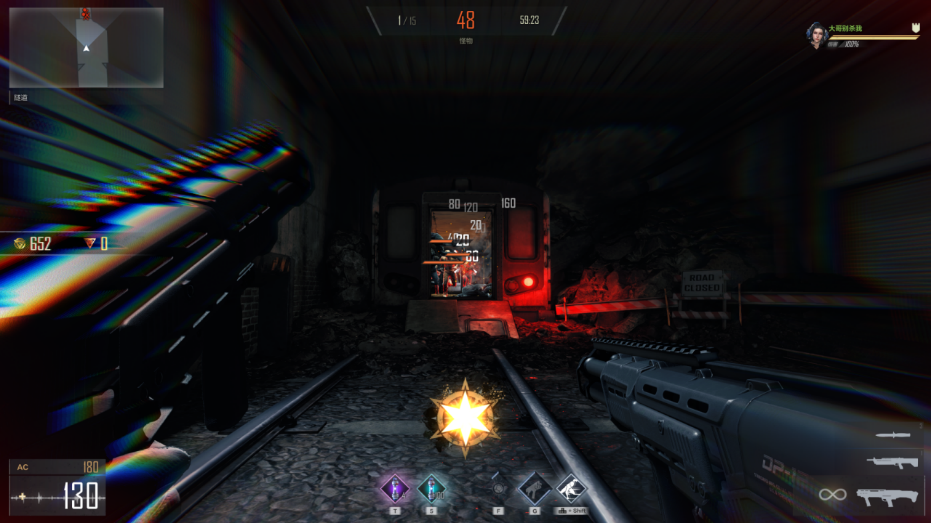The image size is (931, 524).
Task: Switch to the middle shotgun weapon slot
Action: tap(892, 462)
